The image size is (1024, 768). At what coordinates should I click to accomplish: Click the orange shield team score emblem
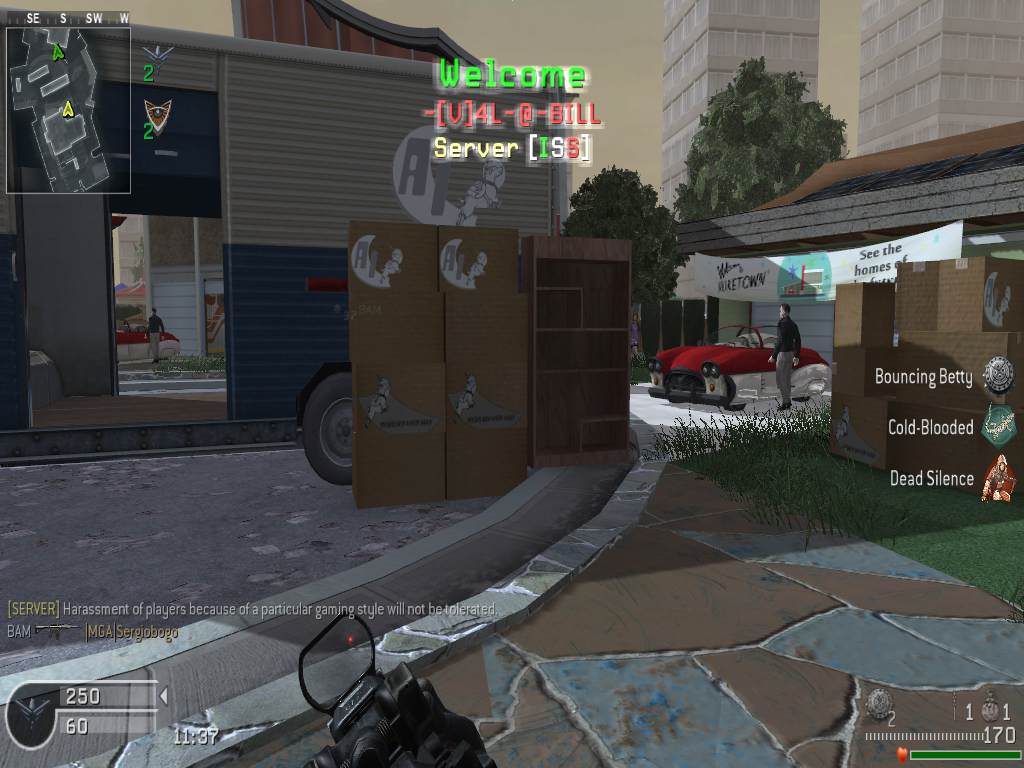pos(156,111)
